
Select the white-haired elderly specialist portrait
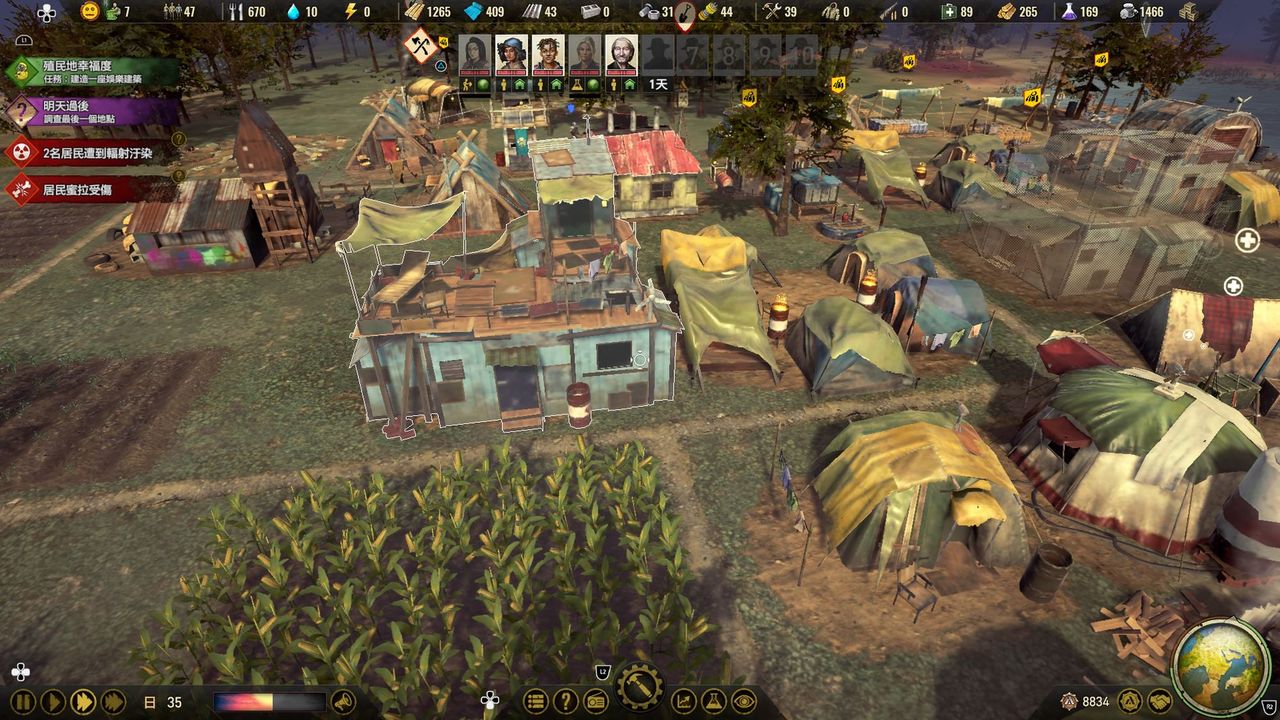(621, 54)
